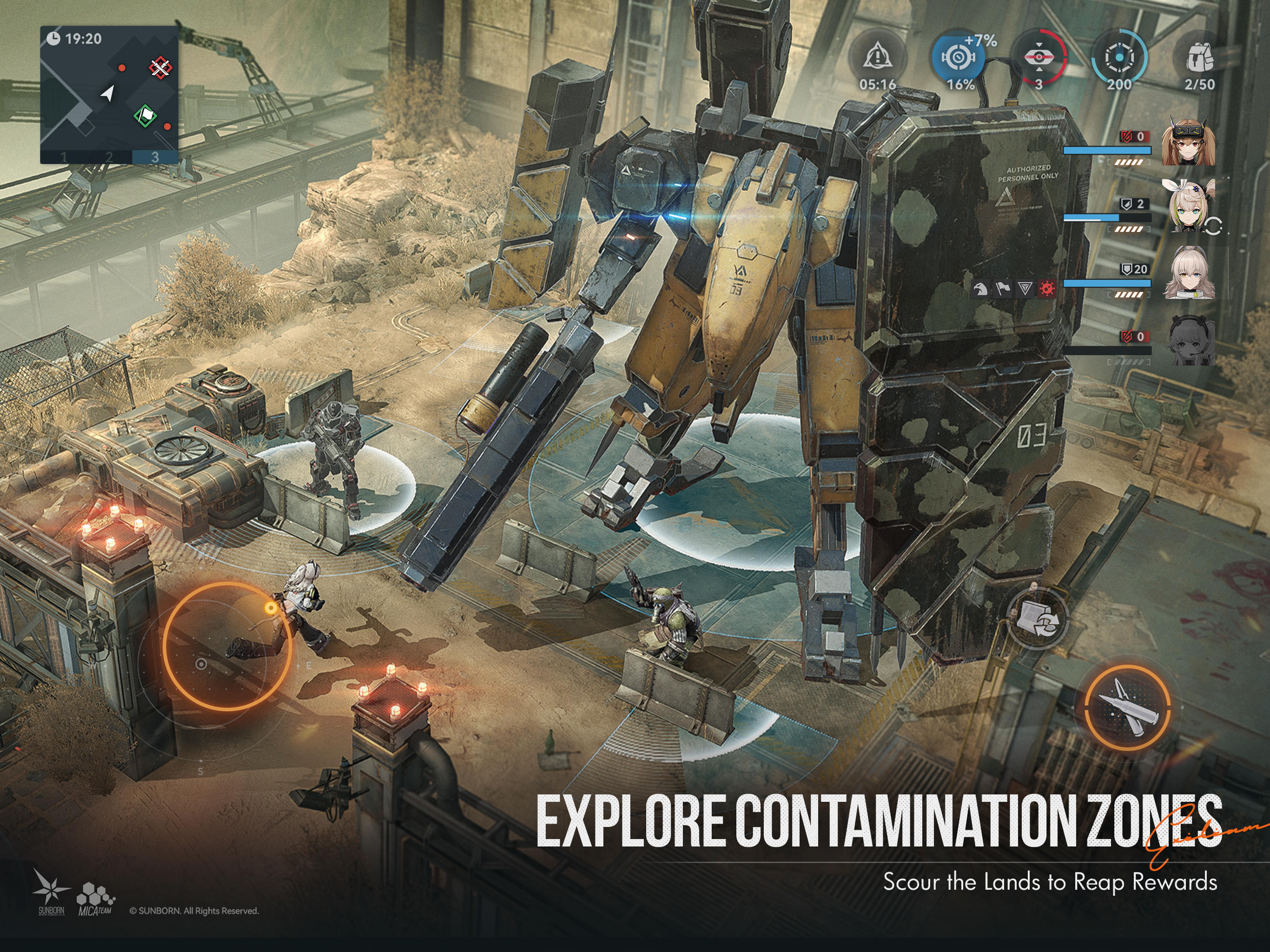Viewport: 1270px width, 952px height.
Task: Select the red virus infection status icon
Action: [x=1048, y=288]
